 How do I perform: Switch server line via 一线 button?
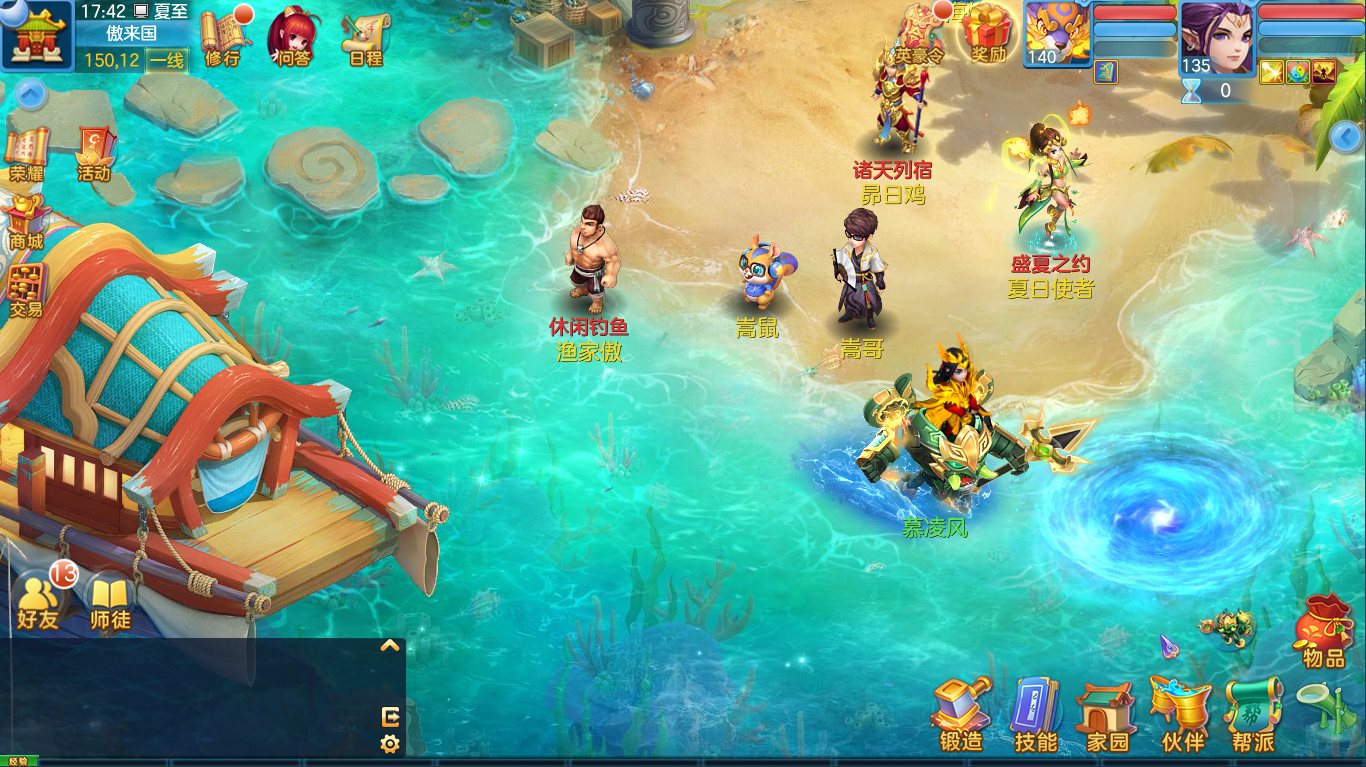167,60
